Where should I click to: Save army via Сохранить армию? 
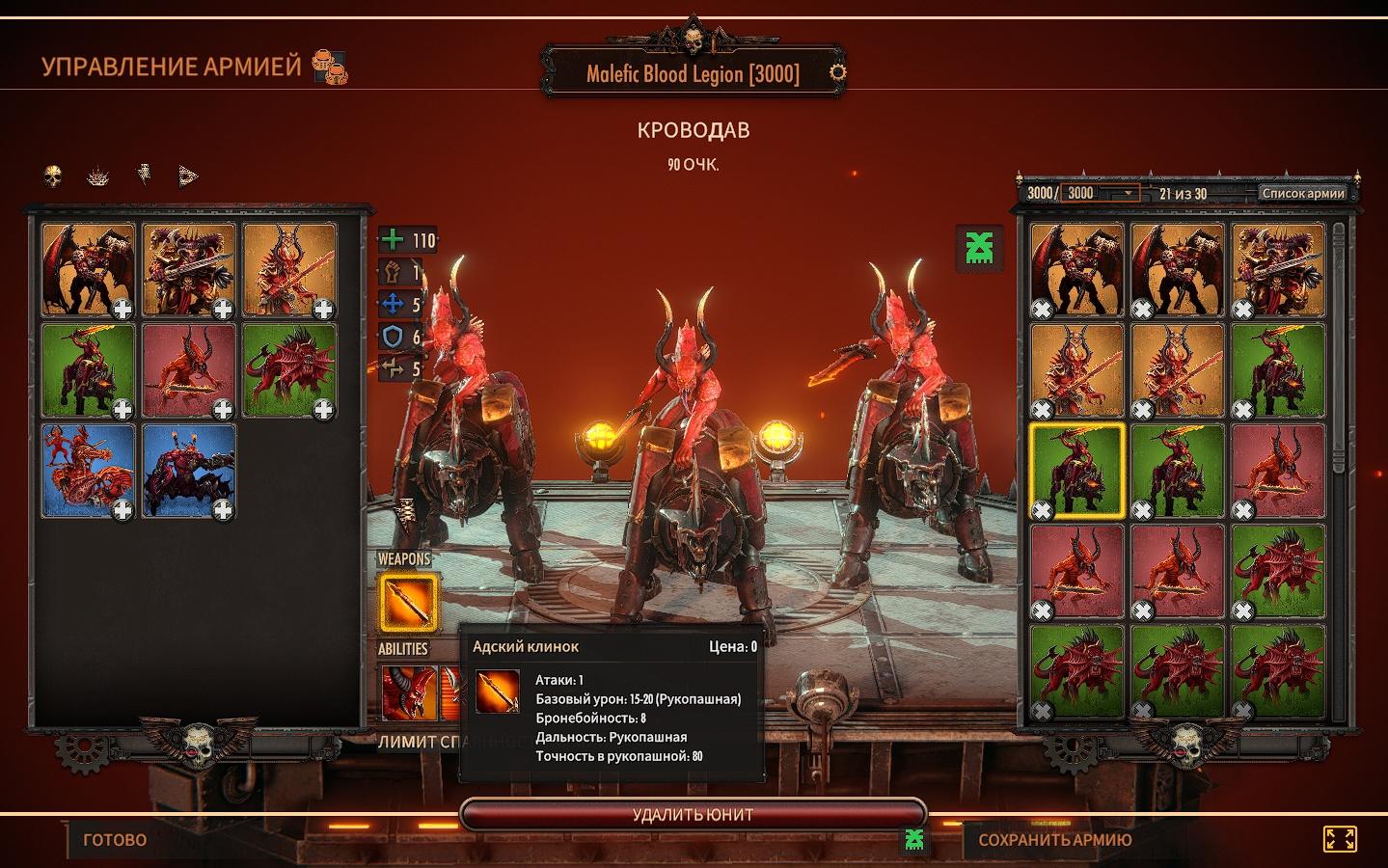tap(1054, 840)
